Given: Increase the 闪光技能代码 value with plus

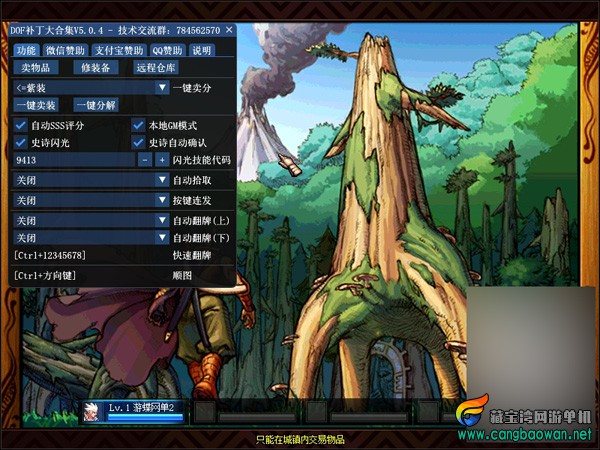Looking at the screenshot, I should [x=161, y=160].
